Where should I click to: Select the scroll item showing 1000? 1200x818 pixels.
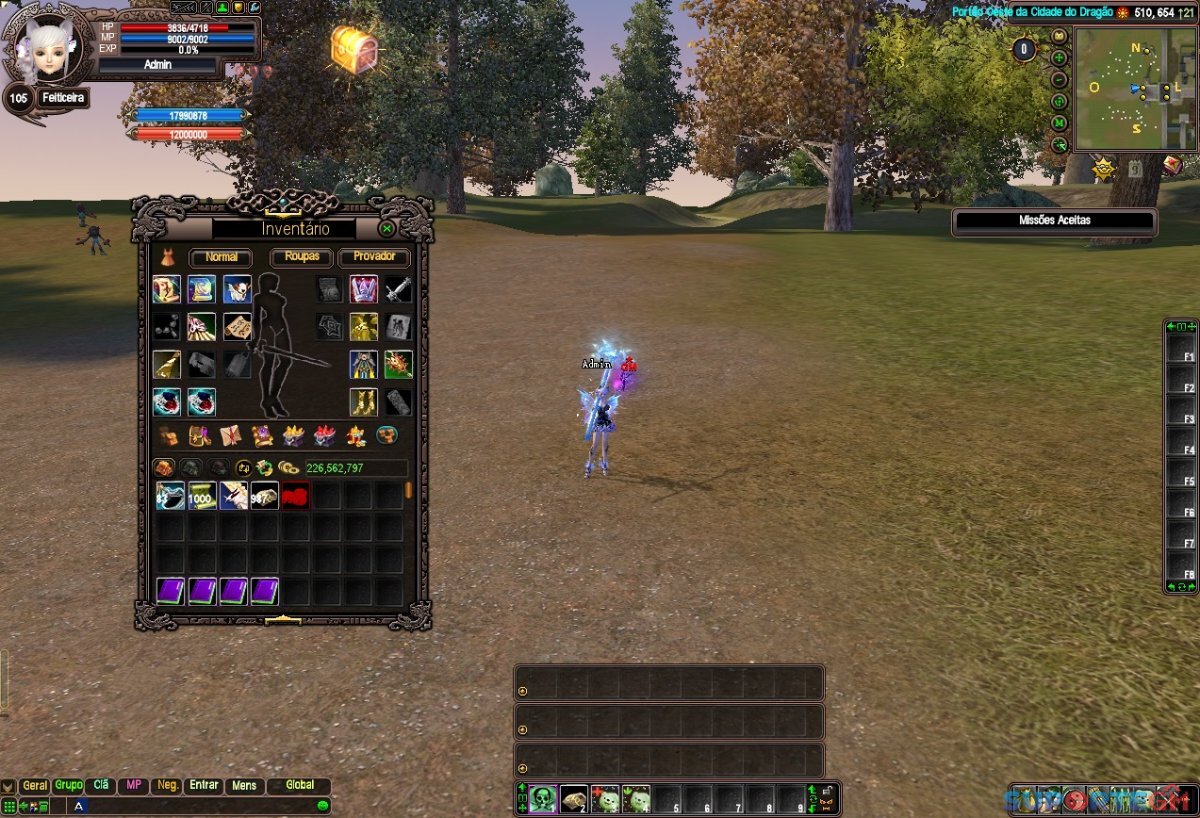tap(202, 495)
